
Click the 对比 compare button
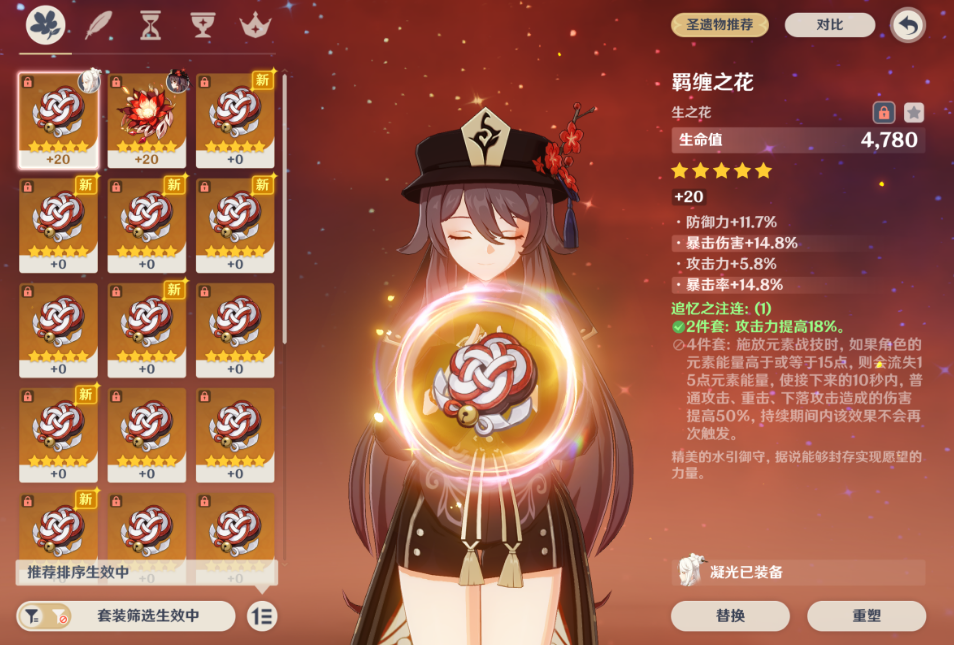(828, 25)
